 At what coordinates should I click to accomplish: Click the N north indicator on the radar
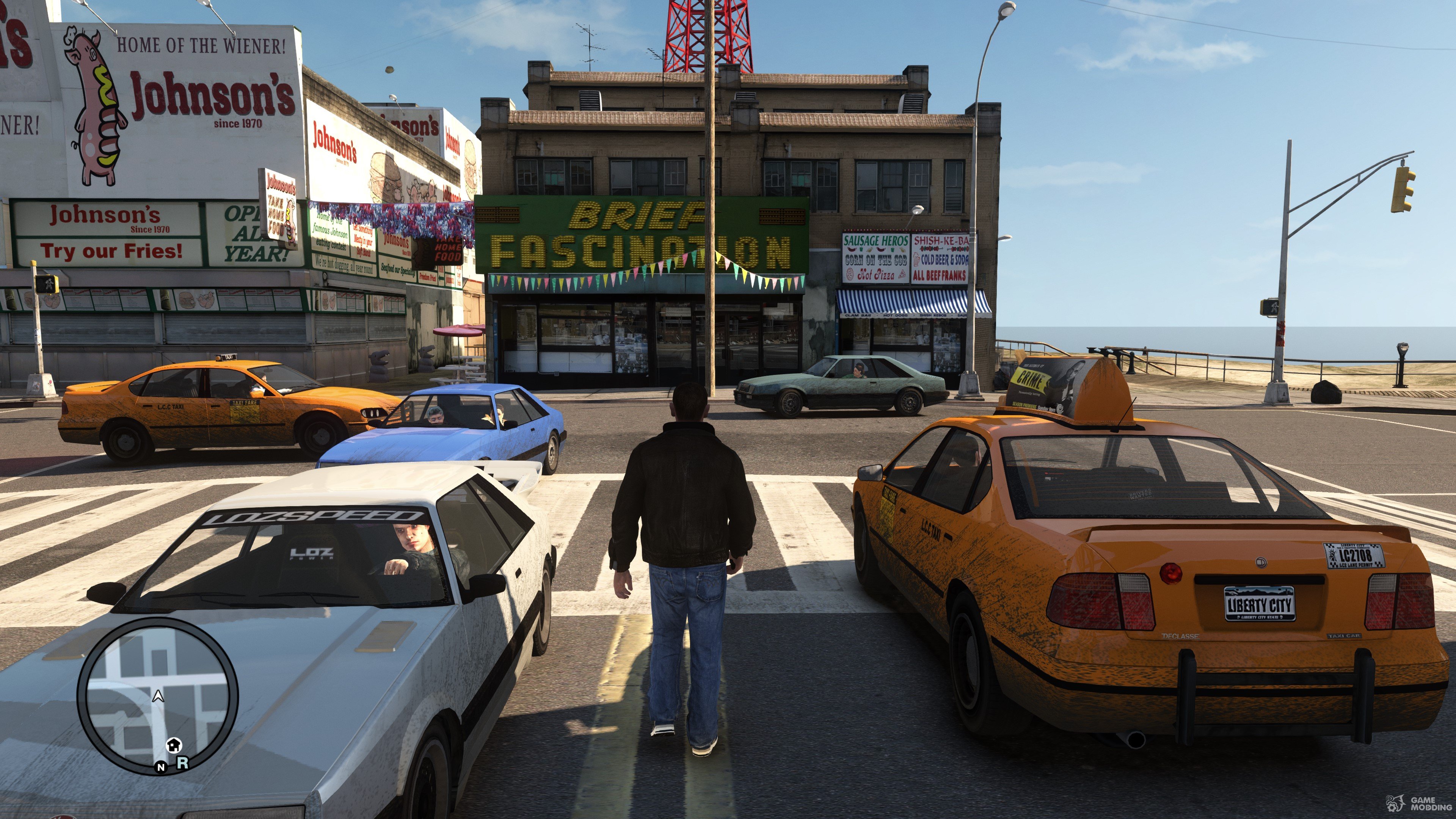(x=161, y=767)
